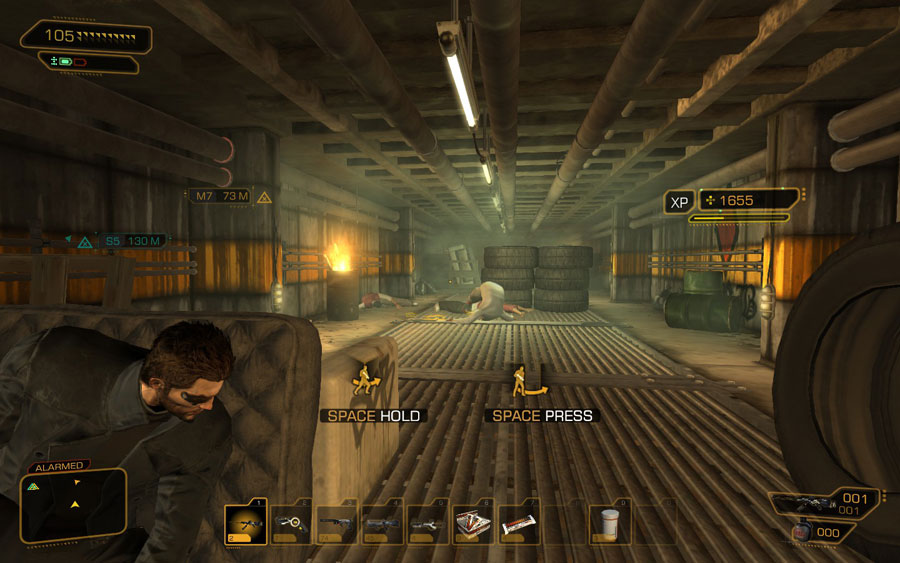Select the grenade icon below the equipped weapon
Screen dimensions: 900x563
[x=801, y=532]
